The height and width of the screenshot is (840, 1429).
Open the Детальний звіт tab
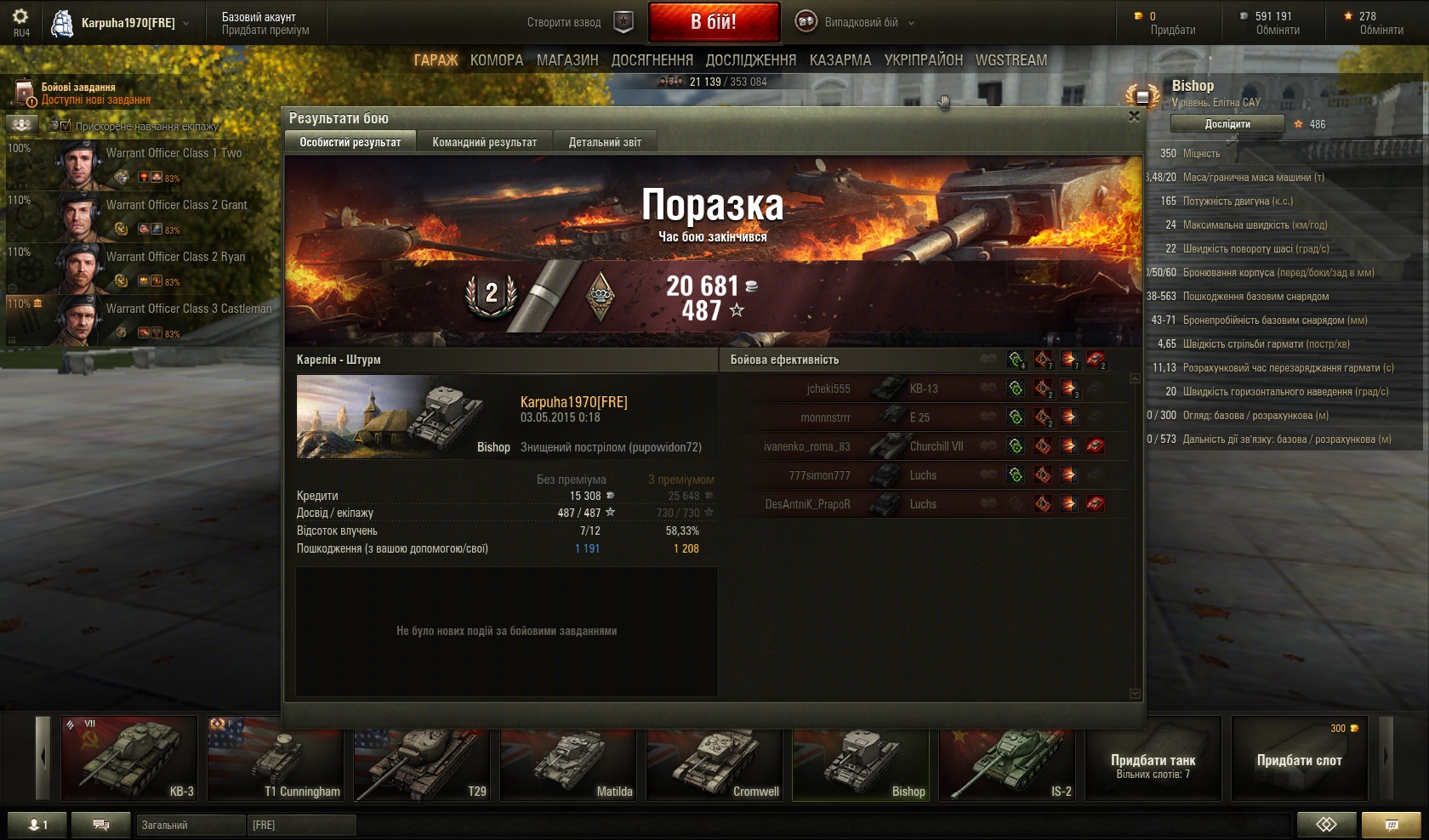tap(605, 142)
